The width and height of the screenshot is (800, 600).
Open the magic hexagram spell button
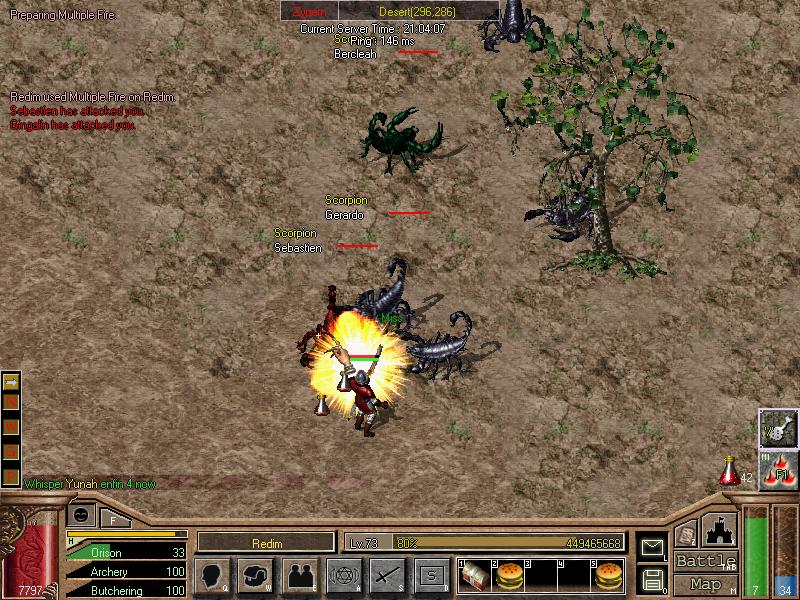(343, 575)
